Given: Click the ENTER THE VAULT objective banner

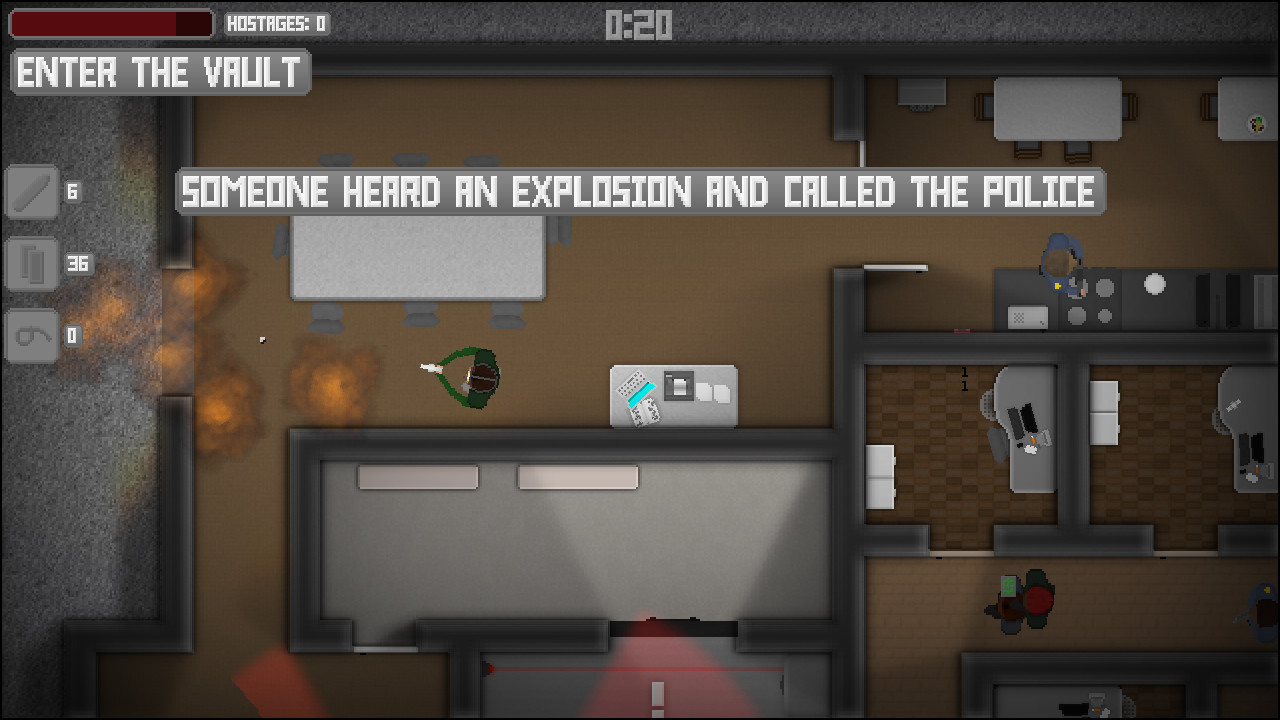Looking at the screenshot, I should coord(159,71).
